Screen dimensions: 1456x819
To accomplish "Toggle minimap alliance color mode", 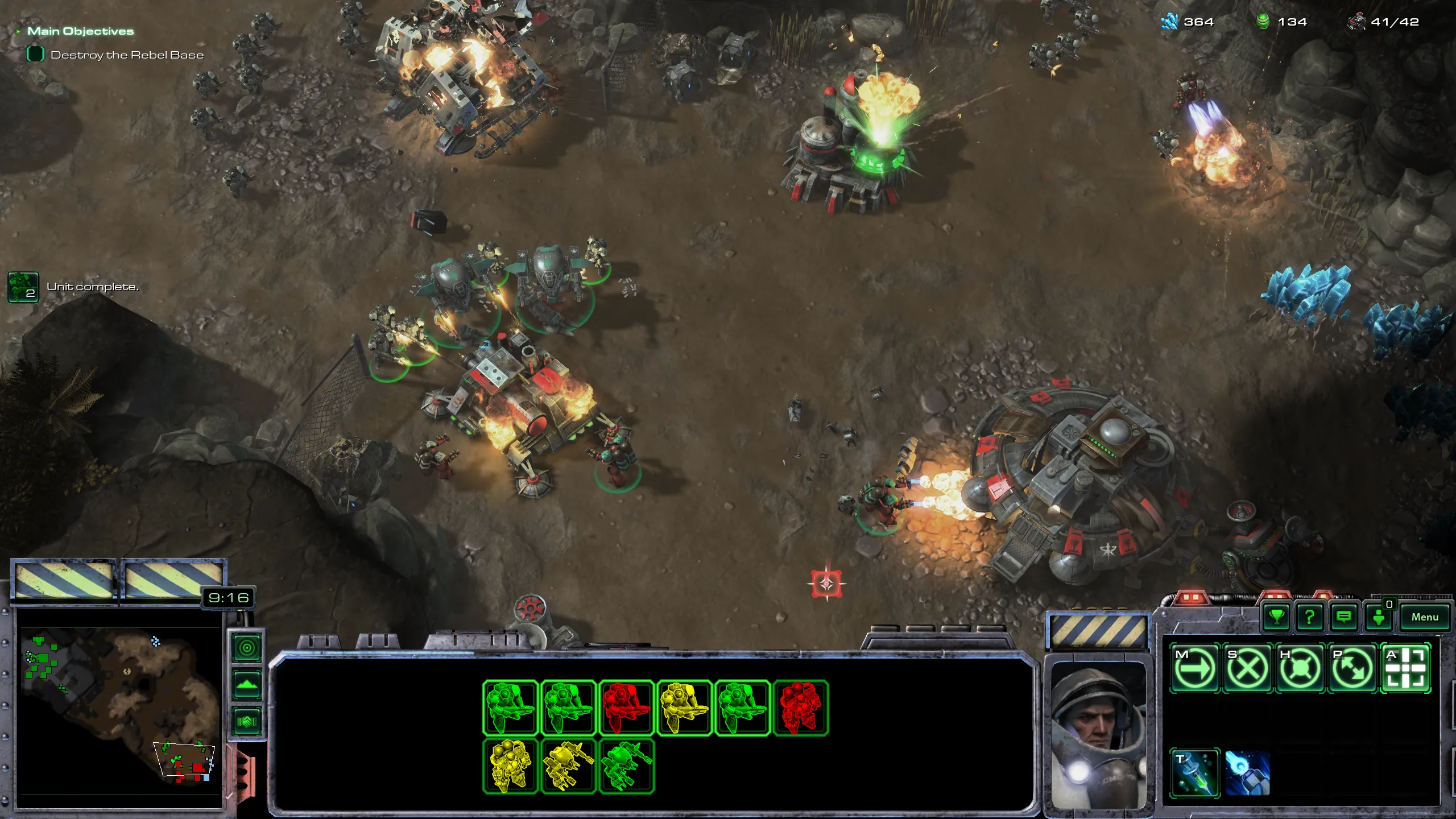I will [247, 722].
